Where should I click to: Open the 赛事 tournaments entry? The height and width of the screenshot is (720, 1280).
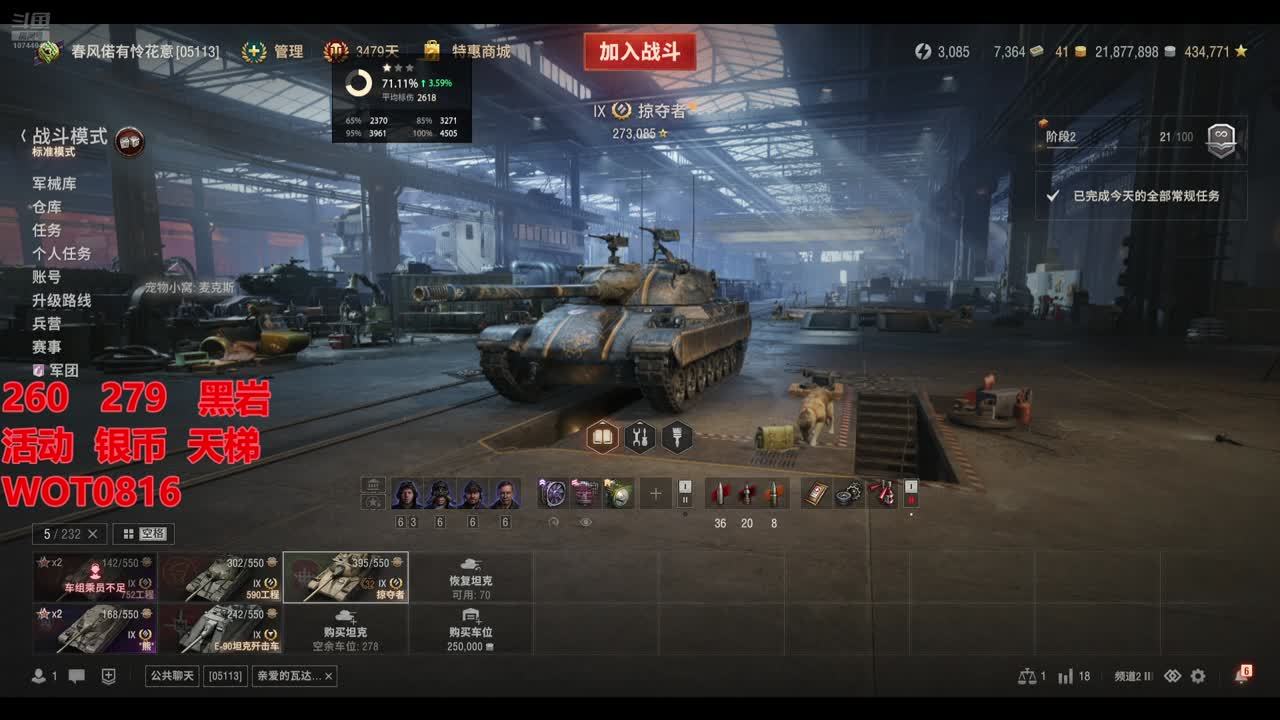pyautogui.click(x=47, y=347)
